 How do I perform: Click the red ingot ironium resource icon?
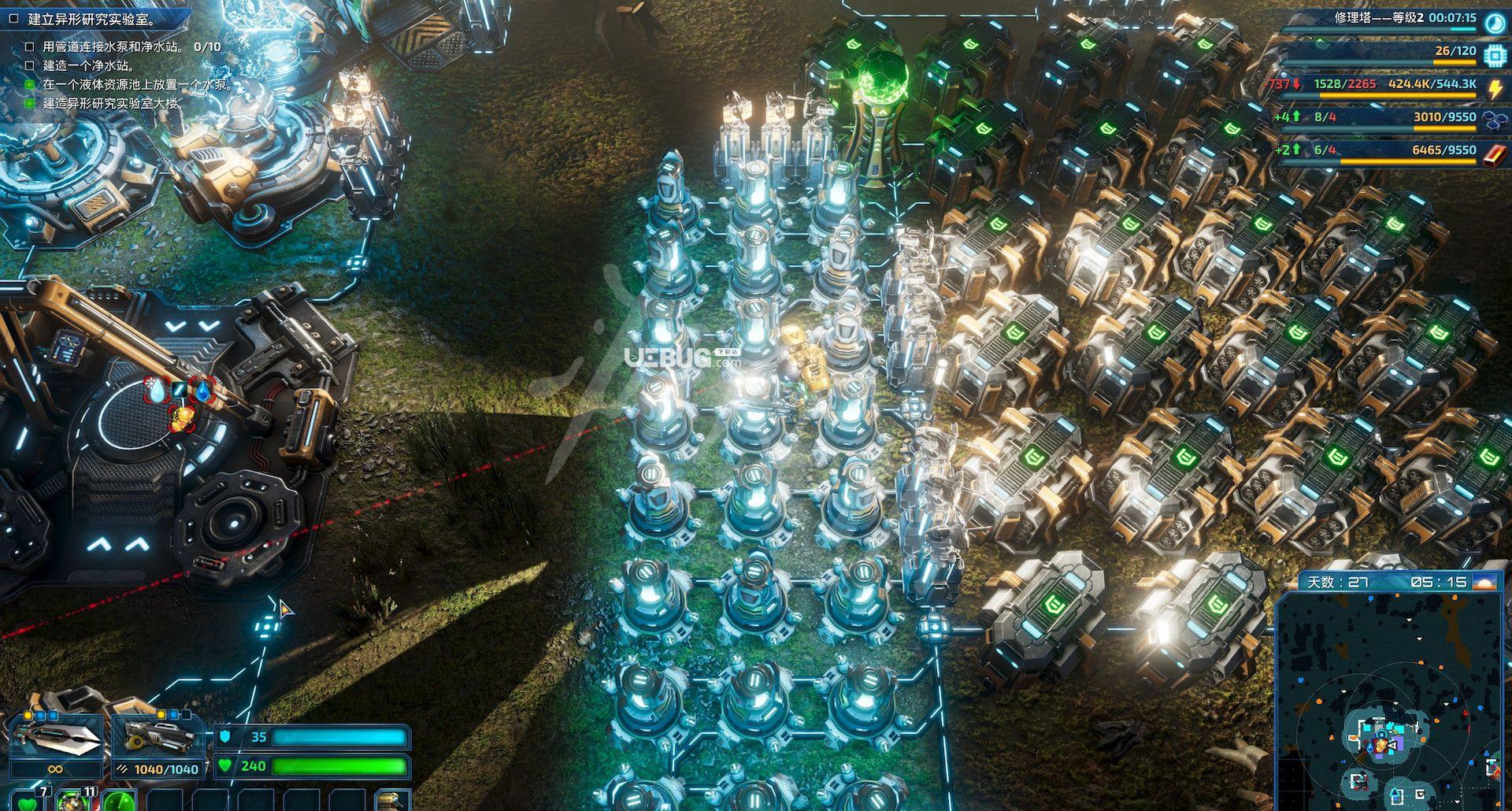[x=1494, y=152]
